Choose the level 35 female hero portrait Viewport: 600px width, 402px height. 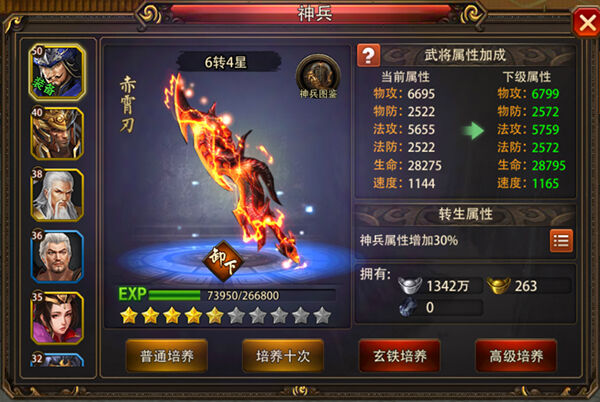[x=58, y=318]
